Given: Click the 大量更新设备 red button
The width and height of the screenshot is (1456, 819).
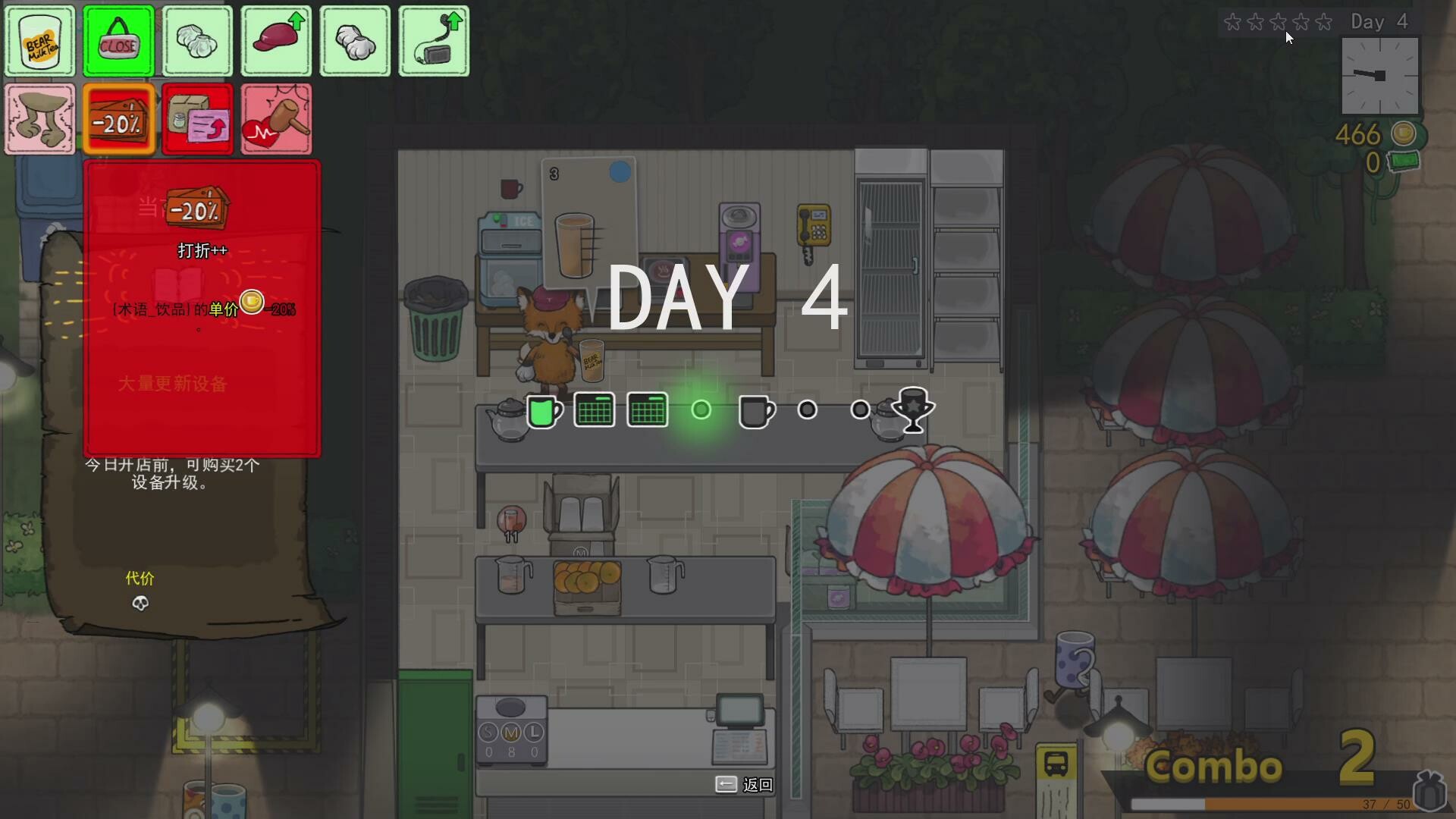Looking at the screenshot, I should (173, 384).
